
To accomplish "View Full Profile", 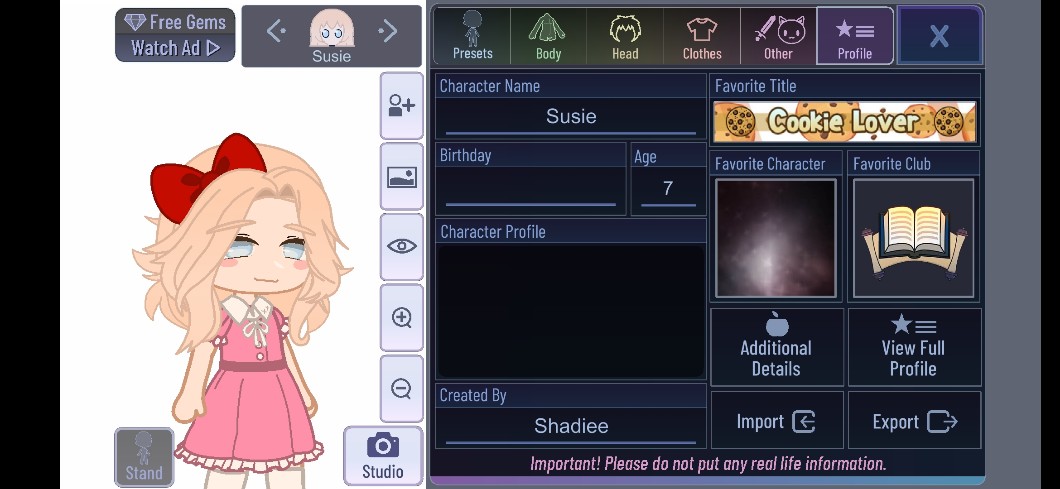I will (913, 347).
